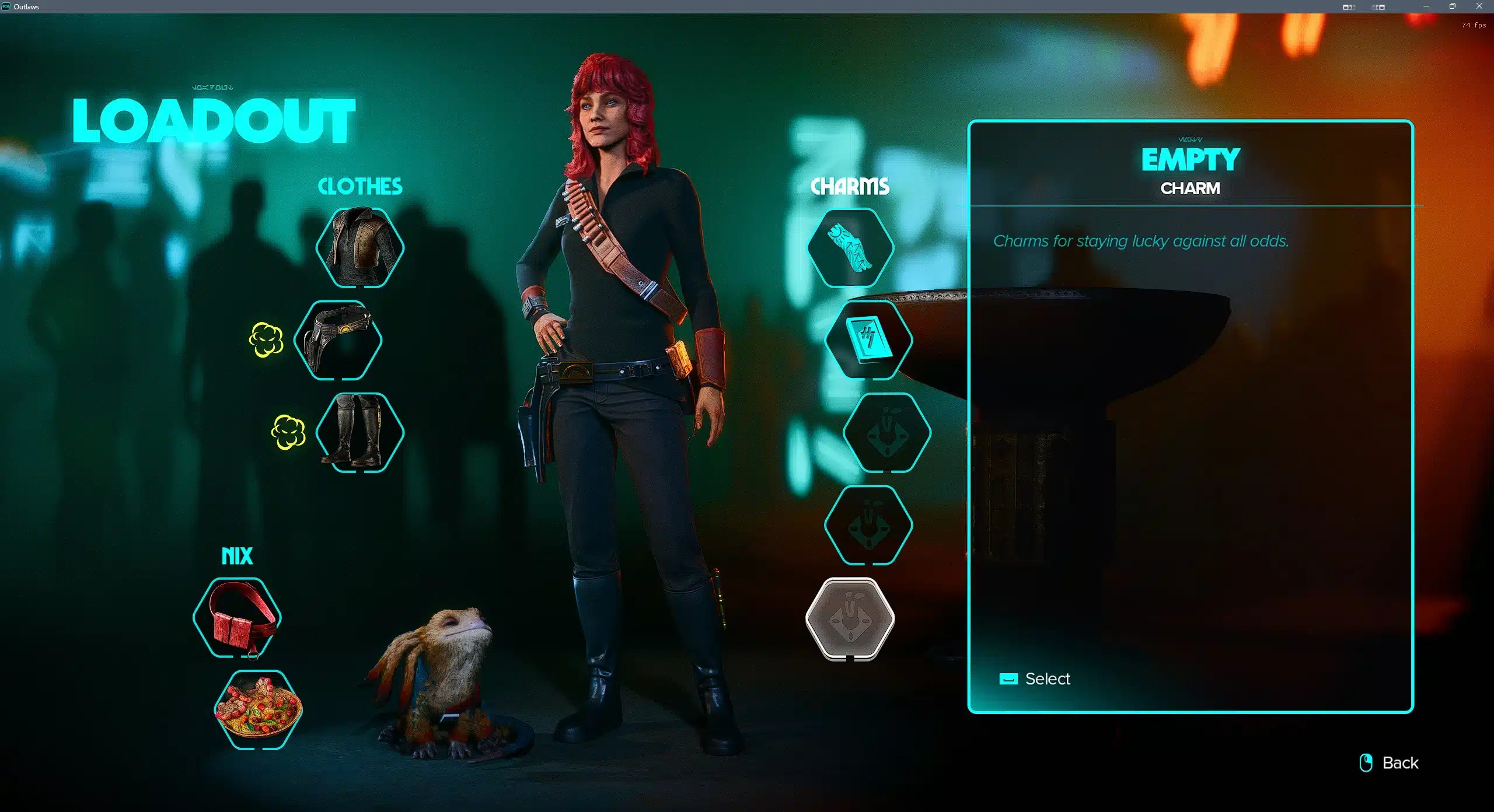The image size is (1494, 812).
Task: Select Nix's red collar accessory slot
Action: [238, 618]
